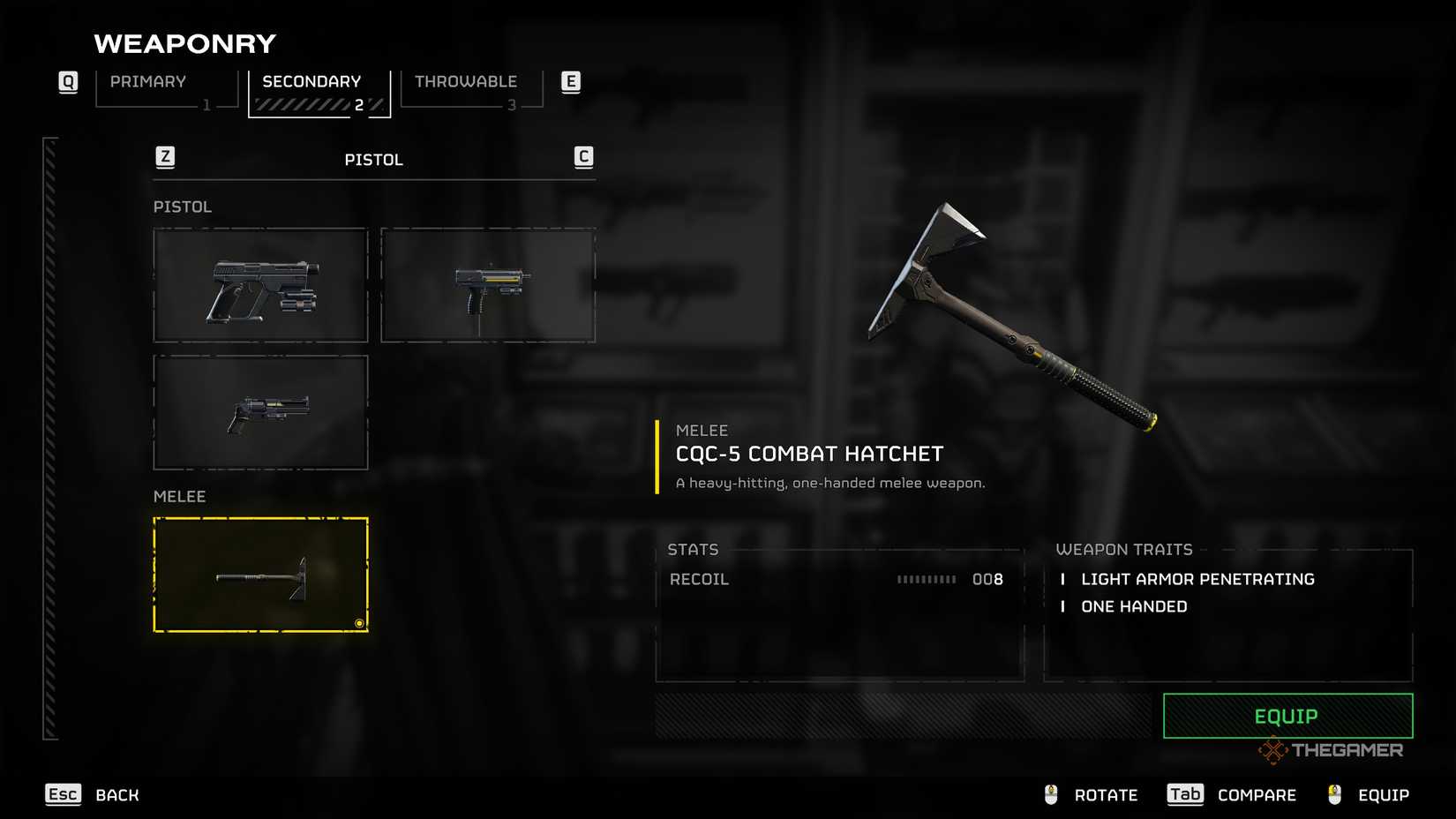This screenshot has height=819, width=1456.
Task: Select the first pistol thumbnail
Action: [260, 284]
